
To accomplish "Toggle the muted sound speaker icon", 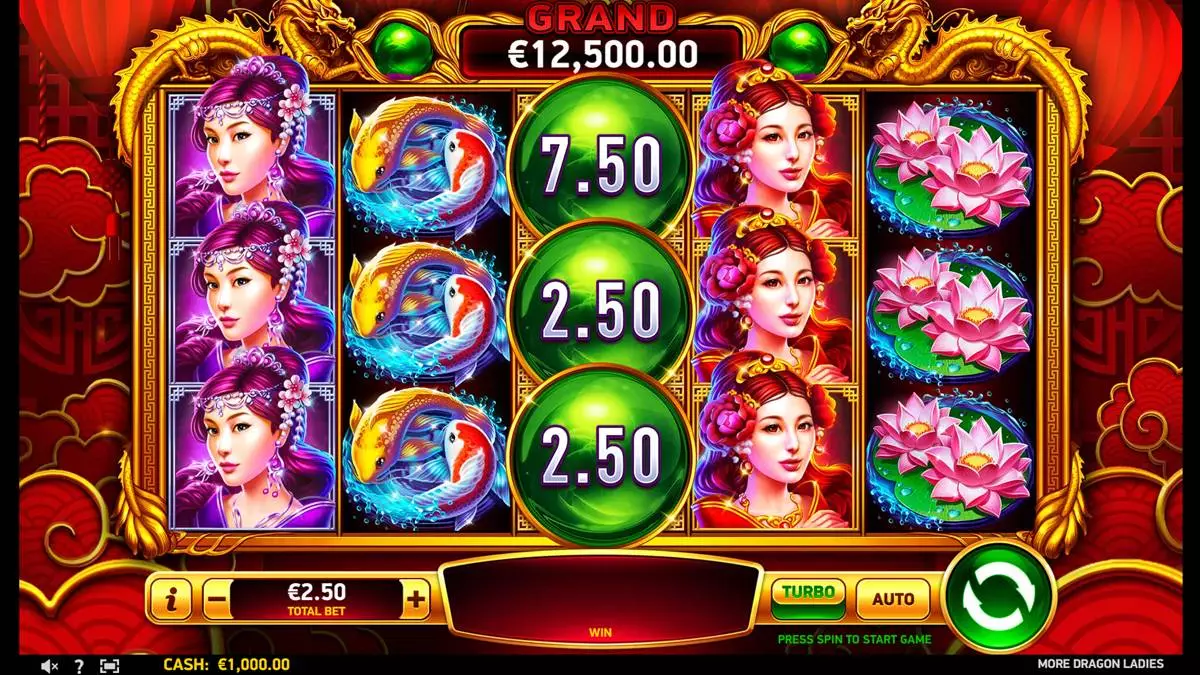I will (50, 665).
